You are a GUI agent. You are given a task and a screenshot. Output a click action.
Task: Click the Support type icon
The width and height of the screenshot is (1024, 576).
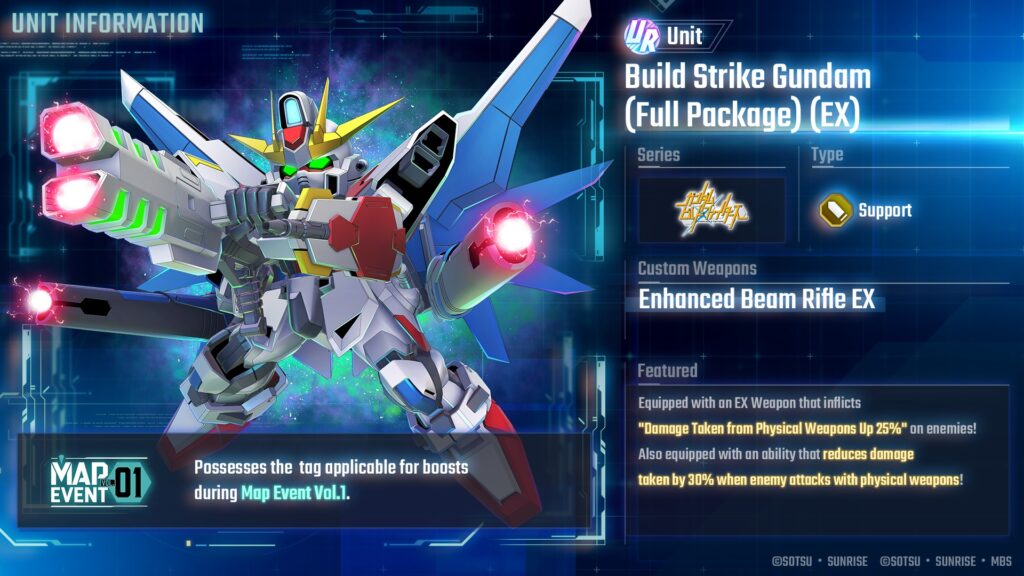pyautogui.click(x=833, y=210)
